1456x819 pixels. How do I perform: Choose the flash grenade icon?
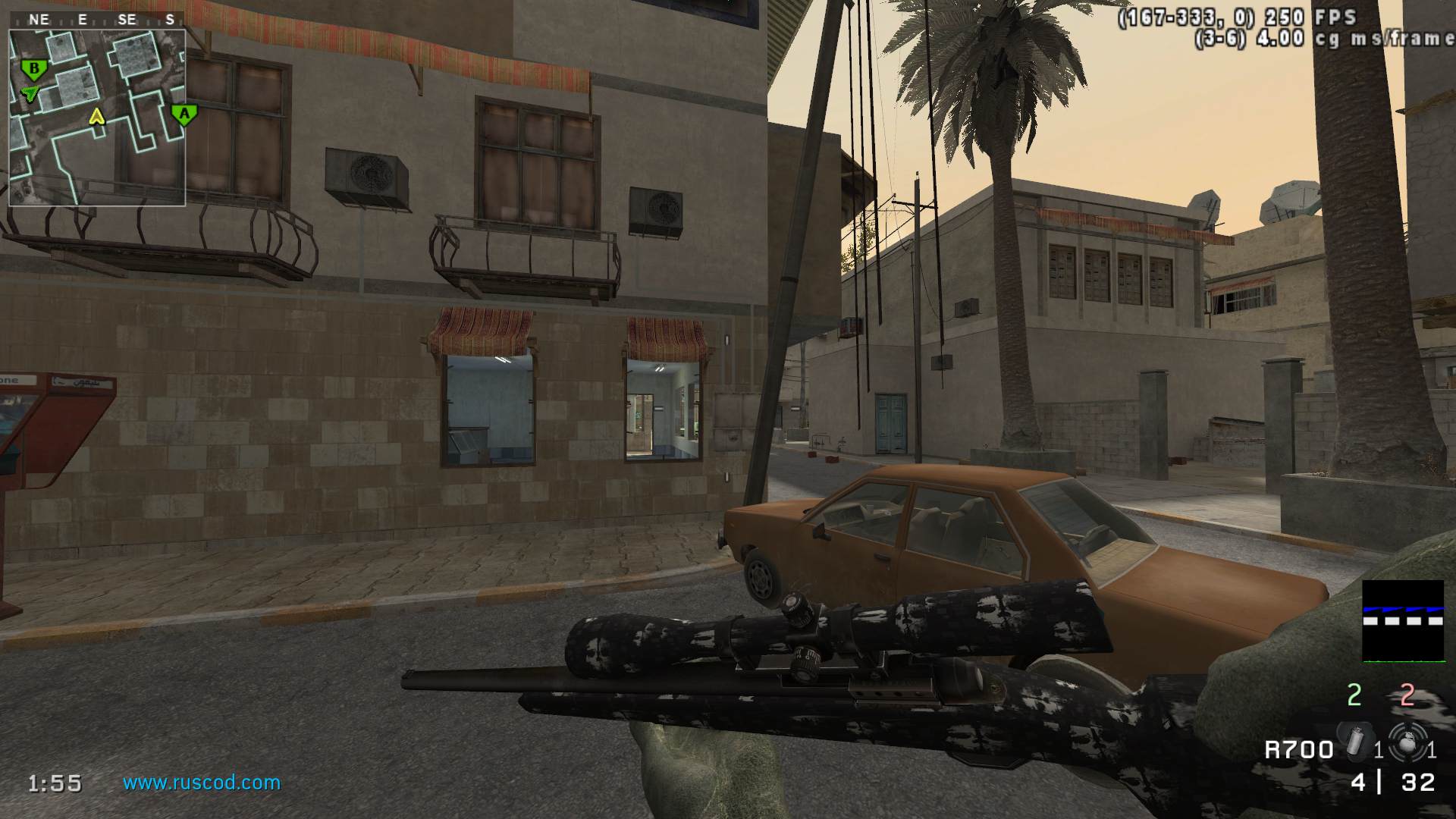coord(1356,741)
